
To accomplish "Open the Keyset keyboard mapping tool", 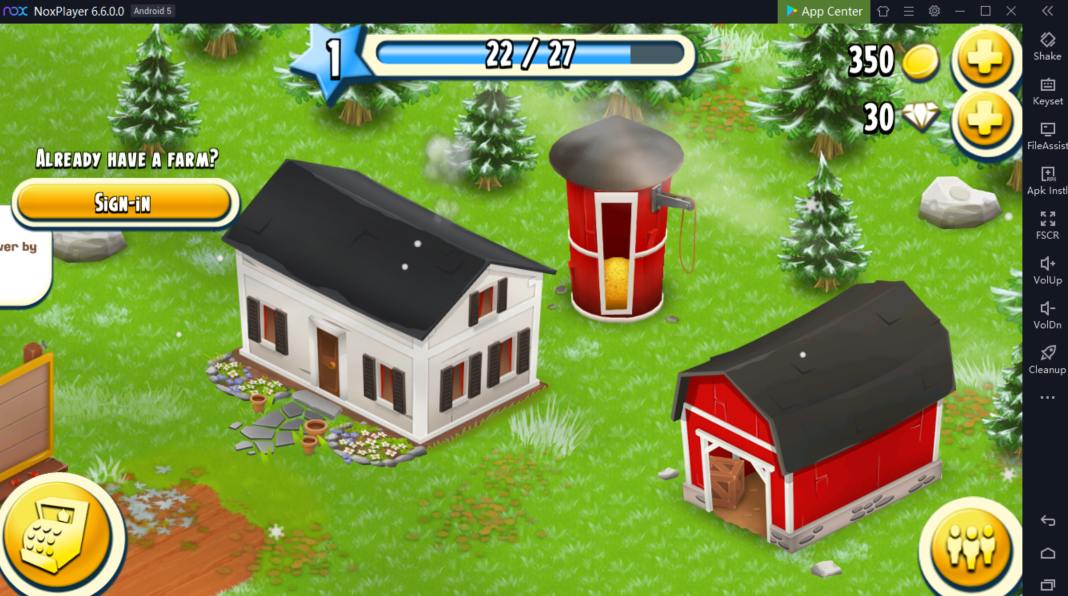I will point(1047,91).
